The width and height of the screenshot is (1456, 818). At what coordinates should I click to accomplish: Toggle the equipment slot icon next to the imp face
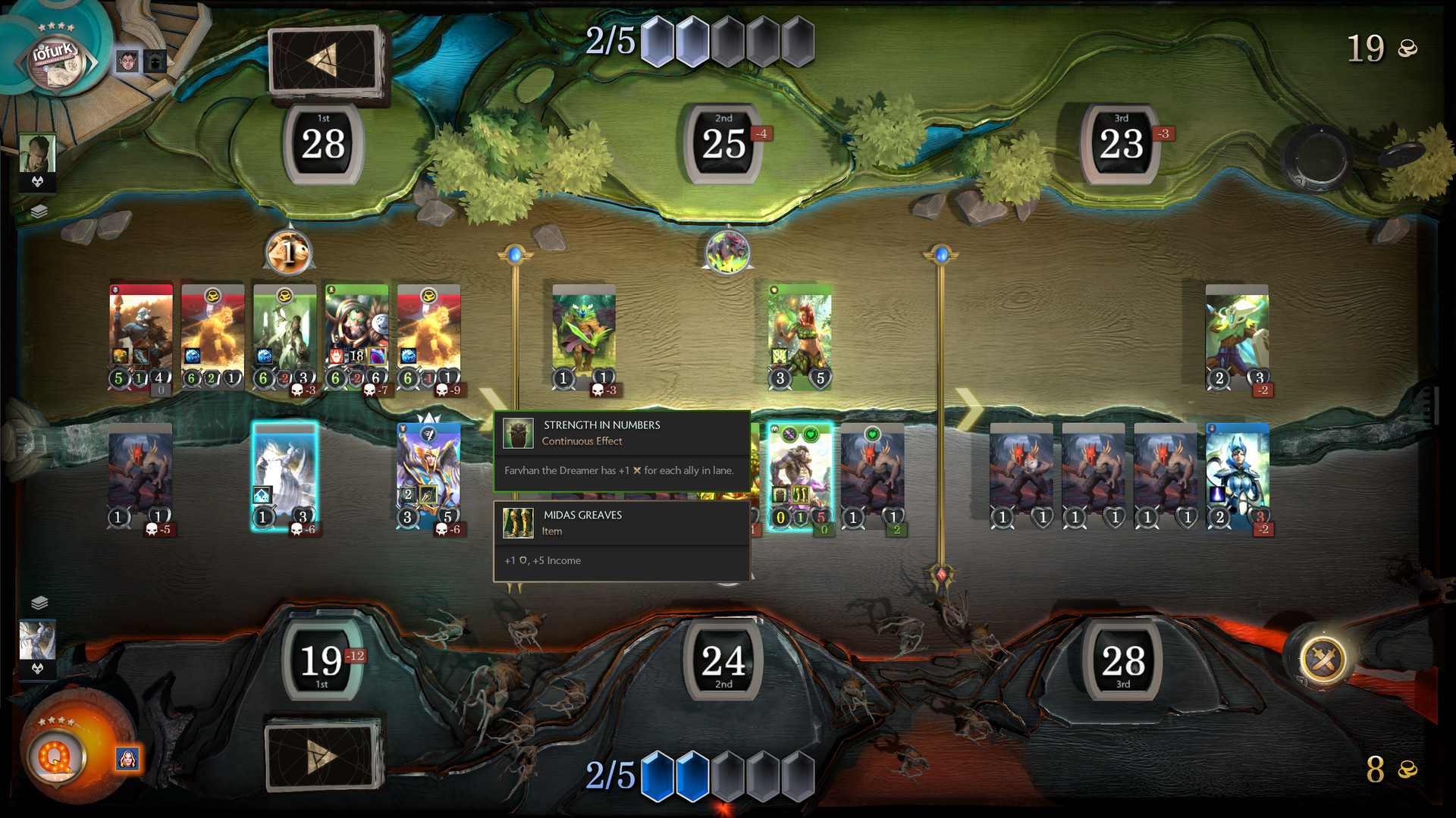(x=155, y=61)
